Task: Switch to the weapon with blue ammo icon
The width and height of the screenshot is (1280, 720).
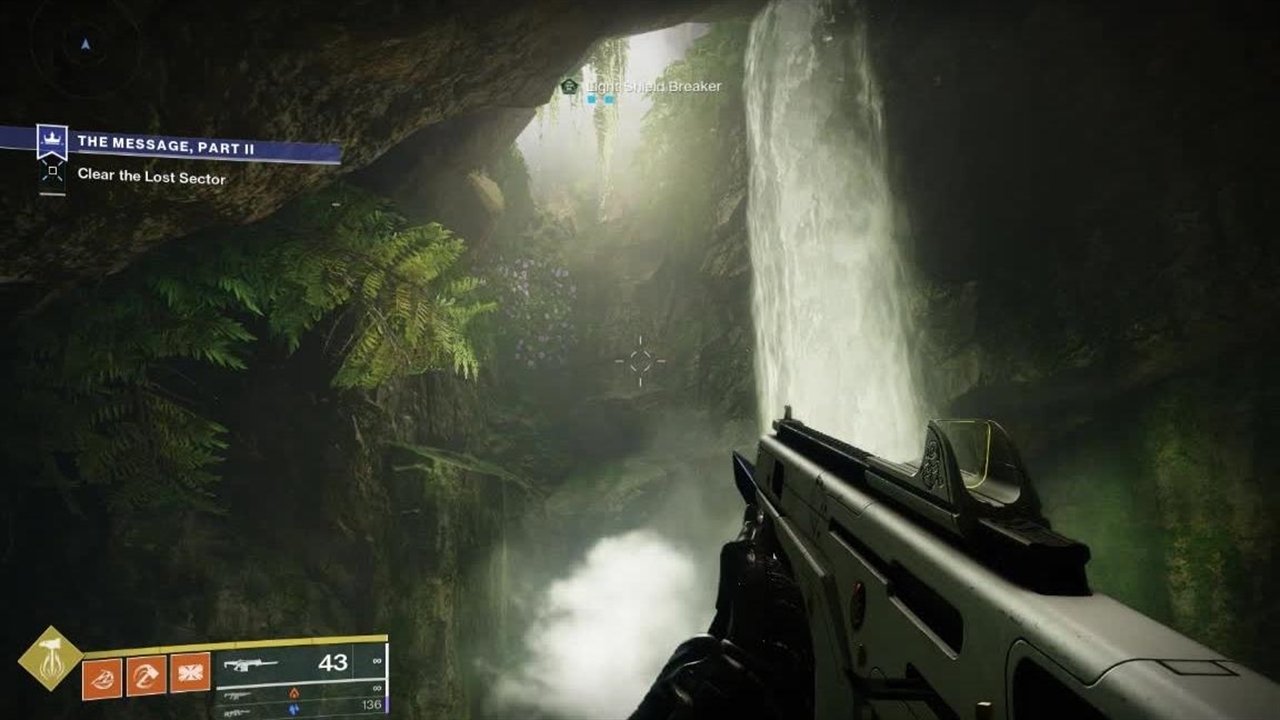Action: pos(298,707)
